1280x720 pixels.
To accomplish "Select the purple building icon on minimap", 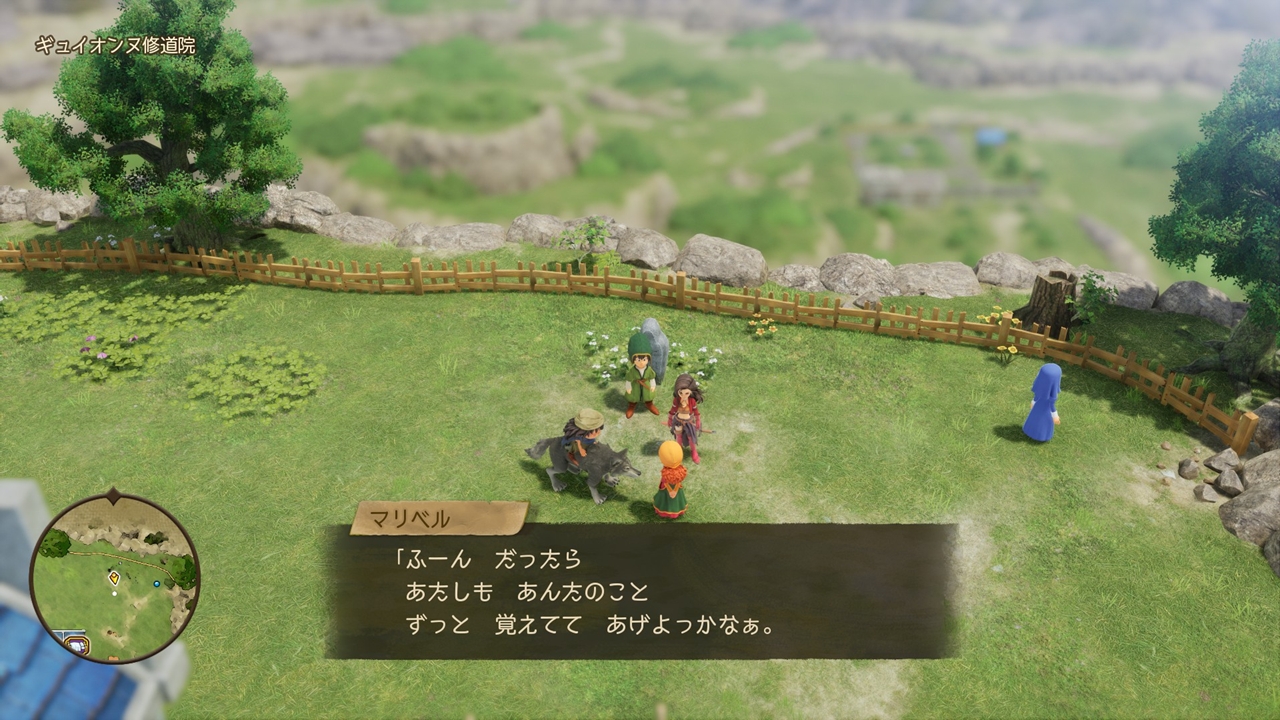I will [x=75, y=644].
